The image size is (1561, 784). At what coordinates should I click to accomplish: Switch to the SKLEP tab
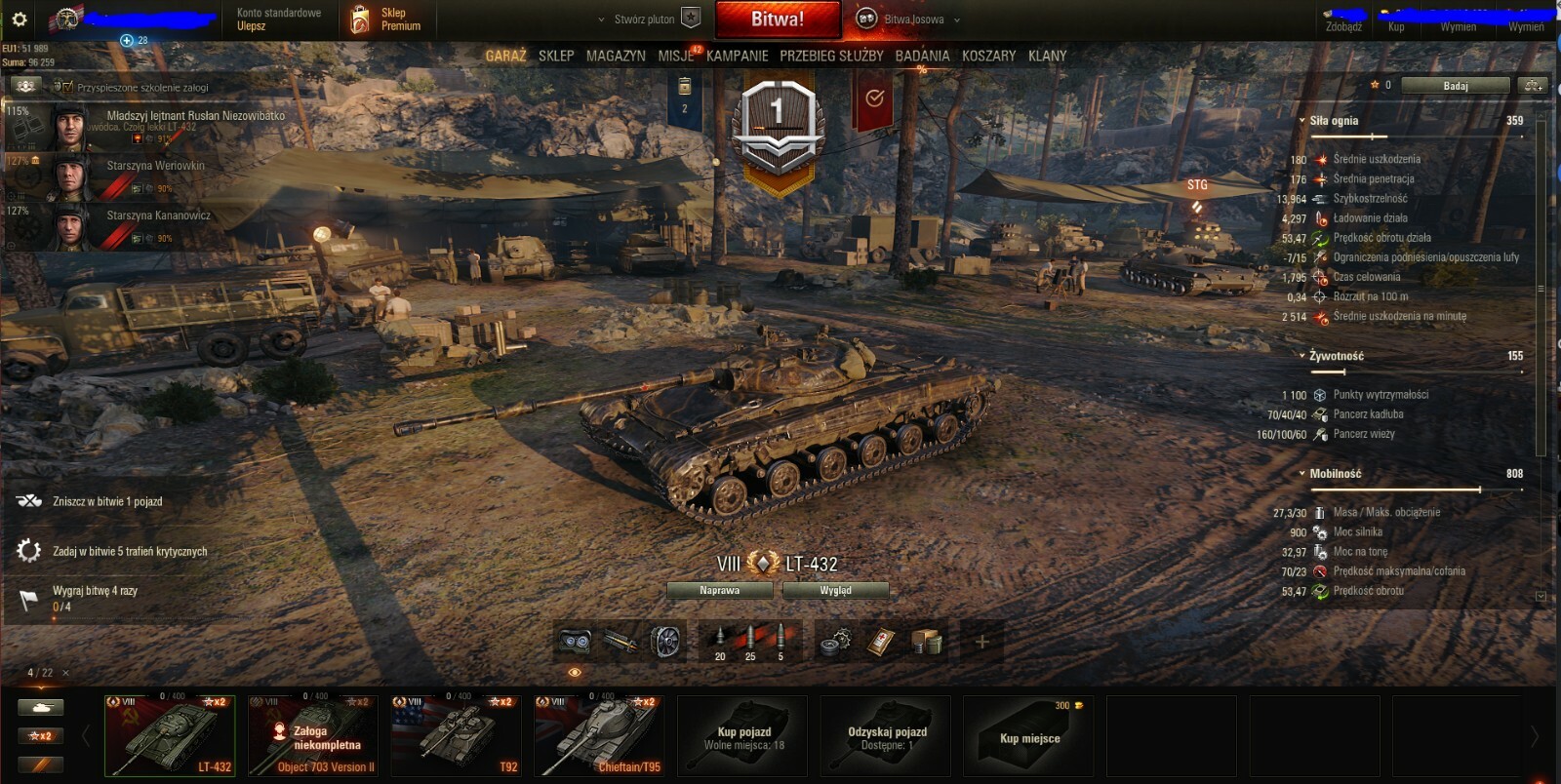click(x=556, y=56)
